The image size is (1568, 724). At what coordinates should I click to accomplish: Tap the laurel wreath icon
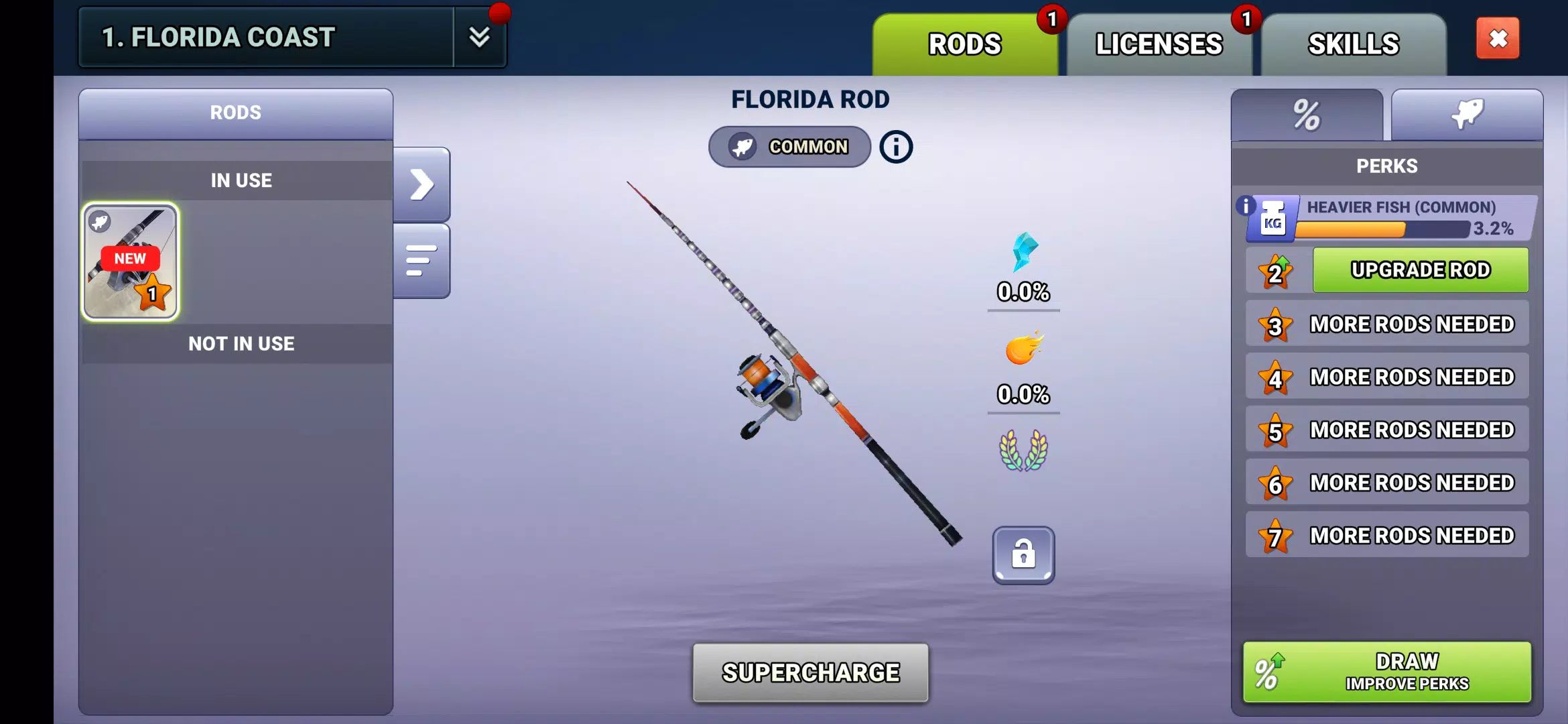pyautogui.click(x=1024, y=450)
